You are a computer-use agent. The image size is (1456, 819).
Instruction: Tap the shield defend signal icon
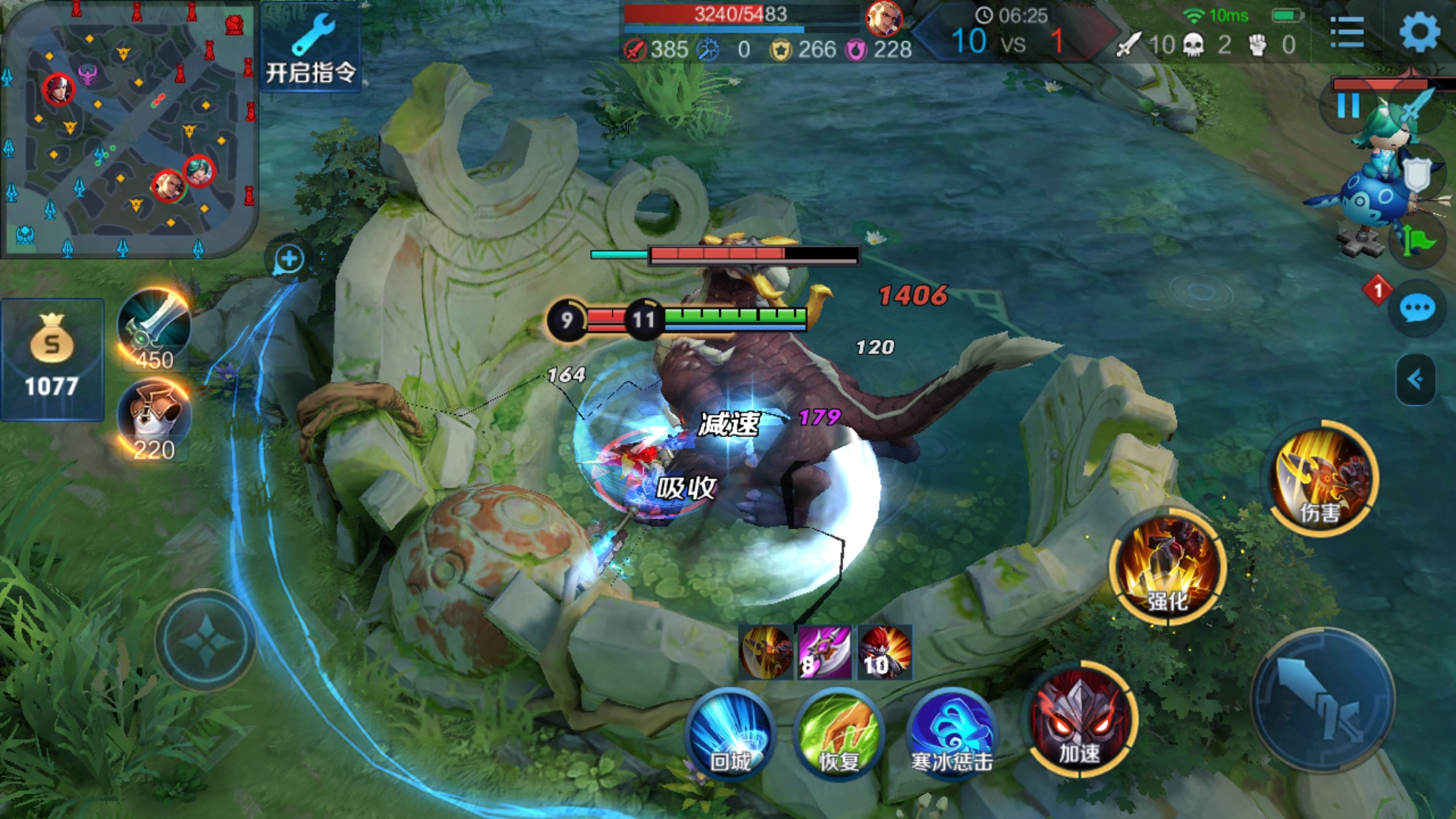click(x=1417, y=176)
